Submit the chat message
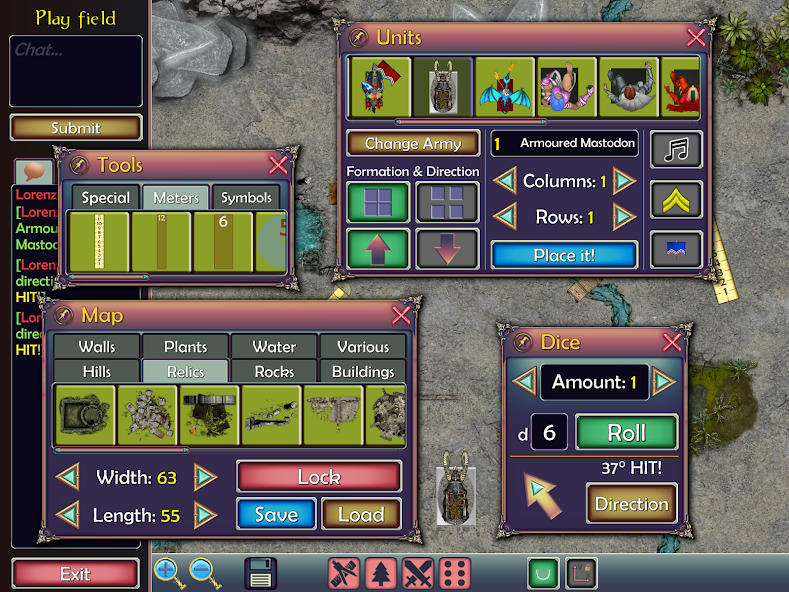 pyautogui.click(x=76, y=128)
